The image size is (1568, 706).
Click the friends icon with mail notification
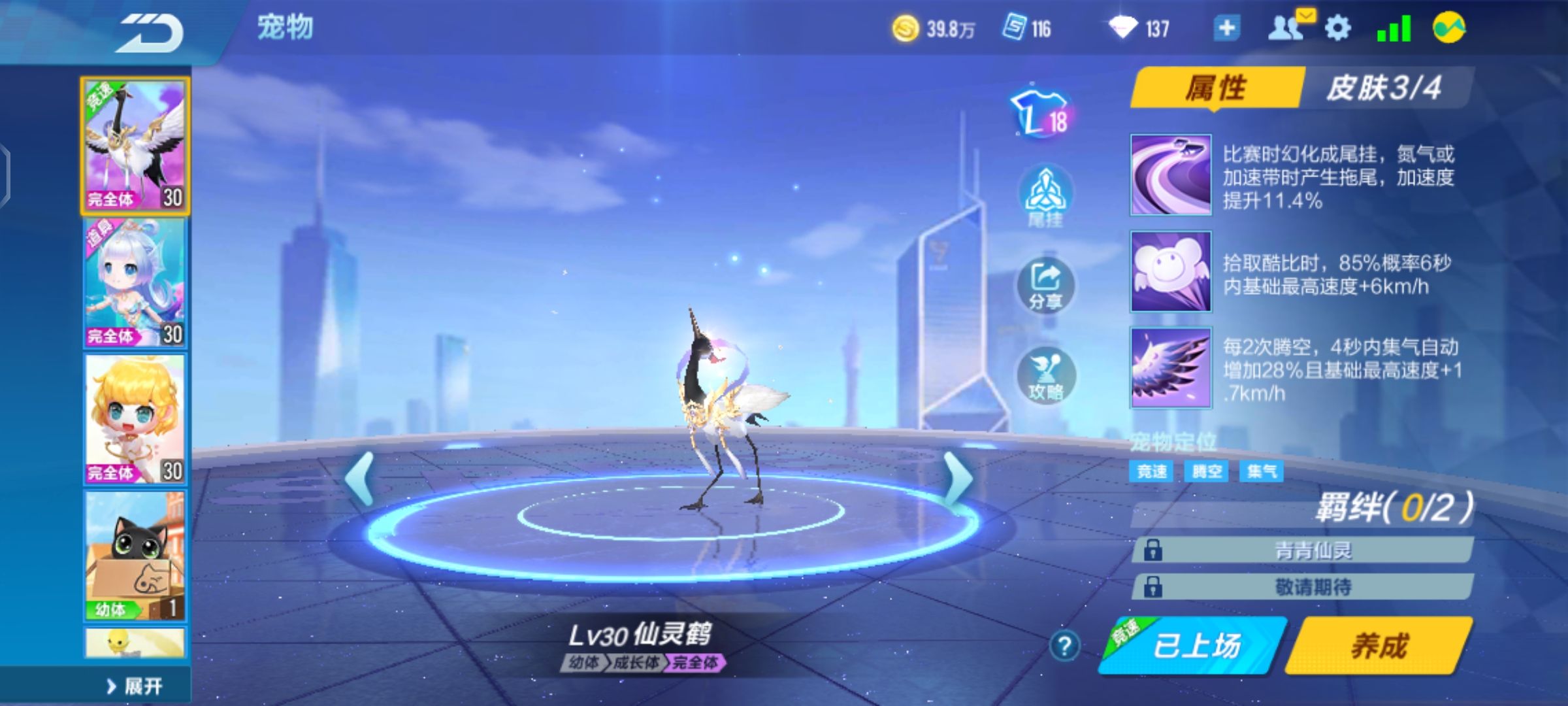[1284, 27]
